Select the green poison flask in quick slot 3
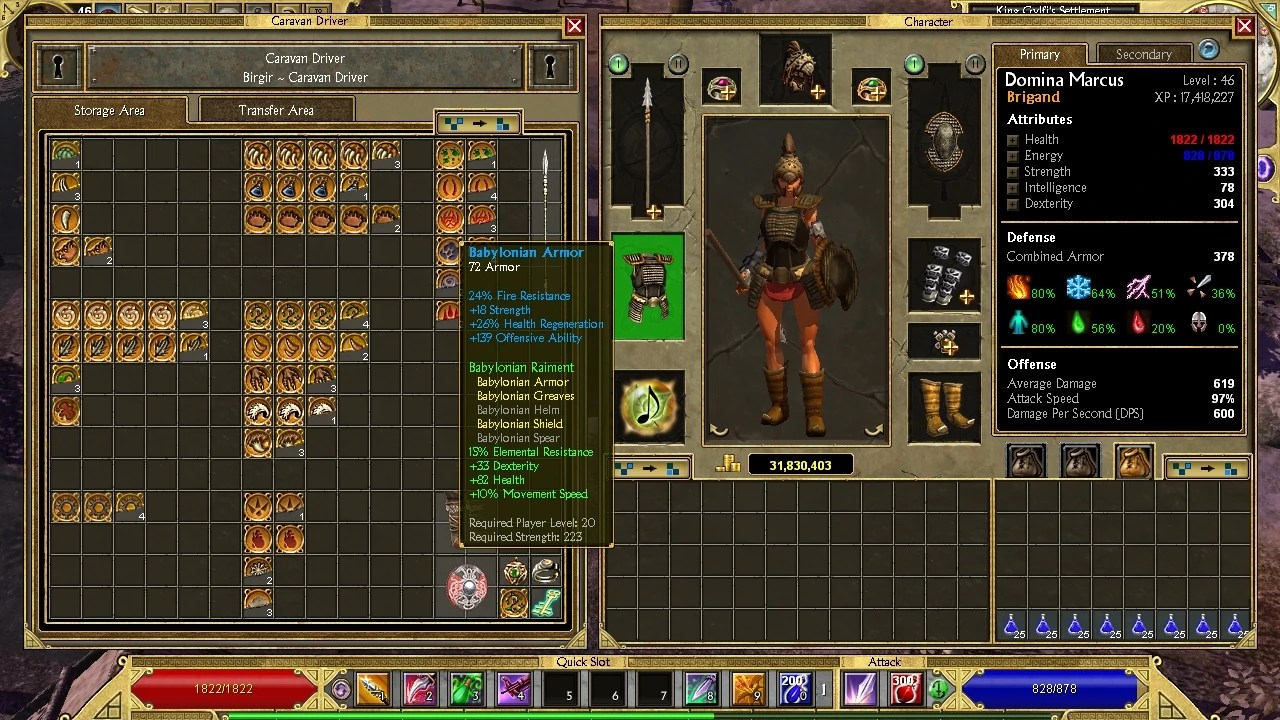 [x=466, y=688]
